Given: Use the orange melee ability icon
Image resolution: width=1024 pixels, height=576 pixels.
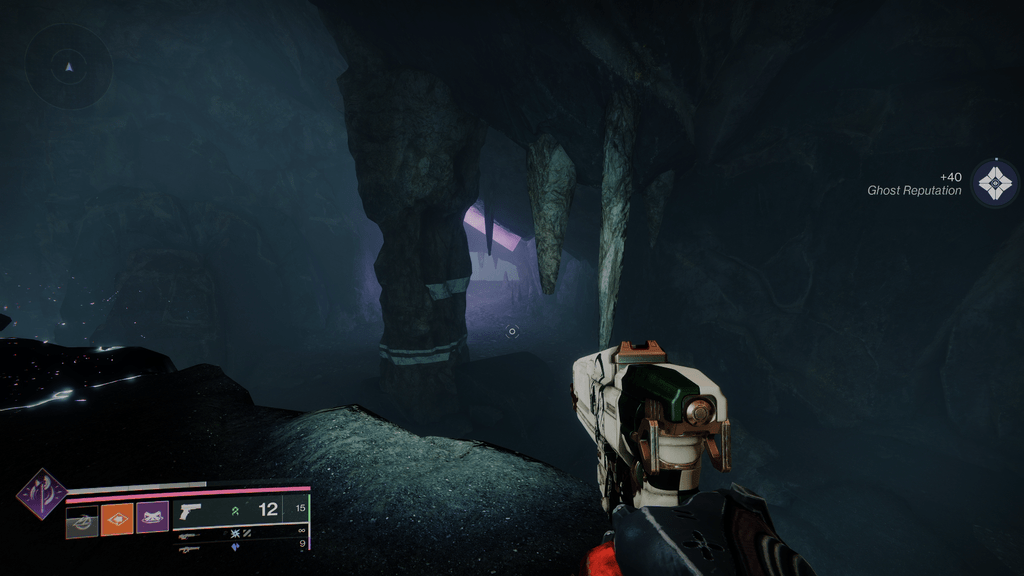Looking at the screenshot, I should [x=117, y=519].
